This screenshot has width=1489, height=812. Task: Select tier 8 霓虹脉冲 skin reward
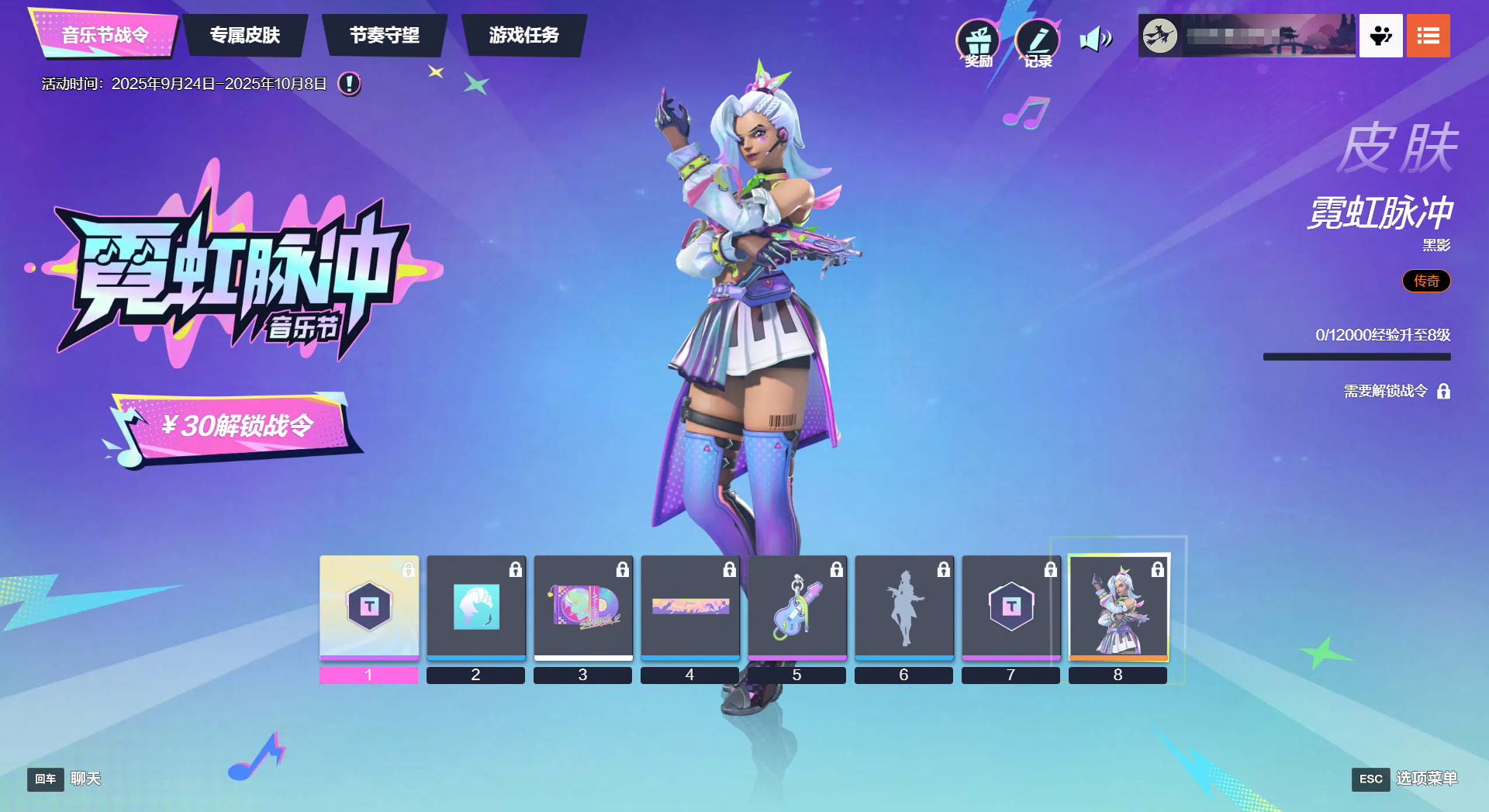pyautogui.click(x=1118, y=606)
